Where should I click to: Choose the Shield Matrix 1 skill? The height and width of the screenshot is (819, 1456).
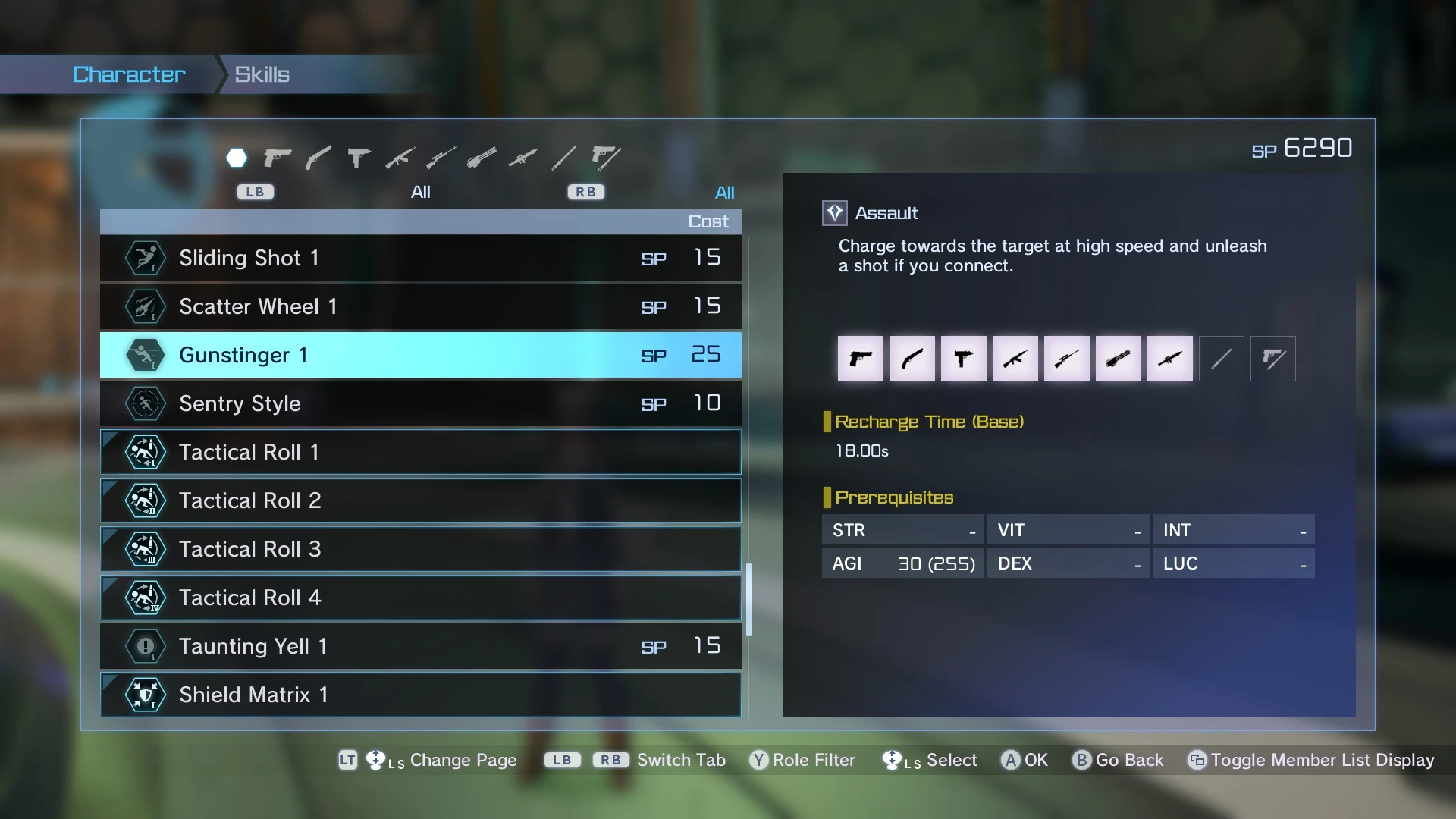(x=420, y=695)
